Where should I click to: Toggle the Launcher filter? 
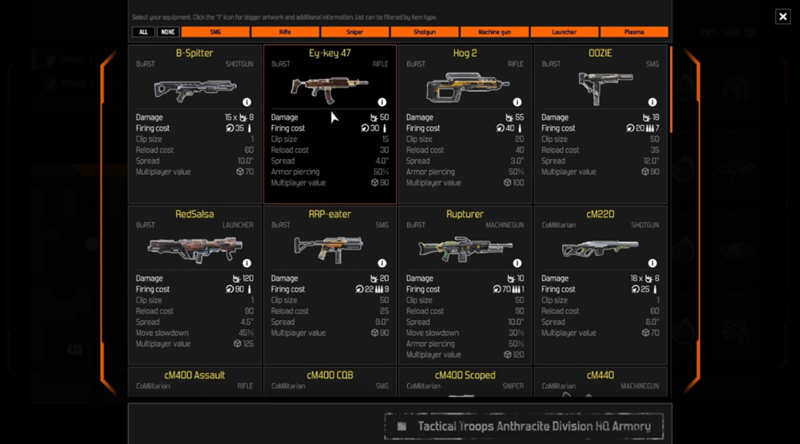point(564,32)
